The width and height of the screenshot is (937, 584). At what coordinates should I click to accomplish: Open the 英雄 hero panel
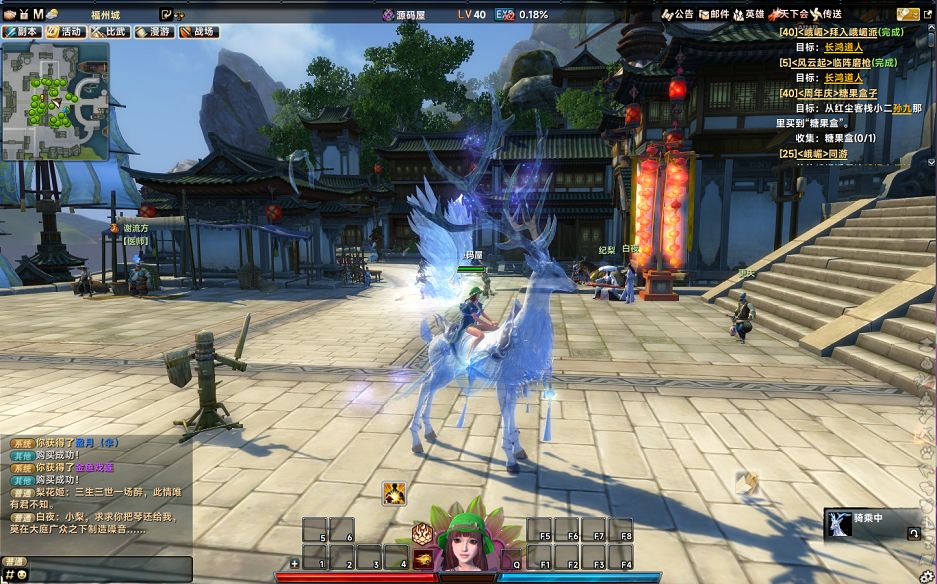pyautogui.click(x=749, y=14)
